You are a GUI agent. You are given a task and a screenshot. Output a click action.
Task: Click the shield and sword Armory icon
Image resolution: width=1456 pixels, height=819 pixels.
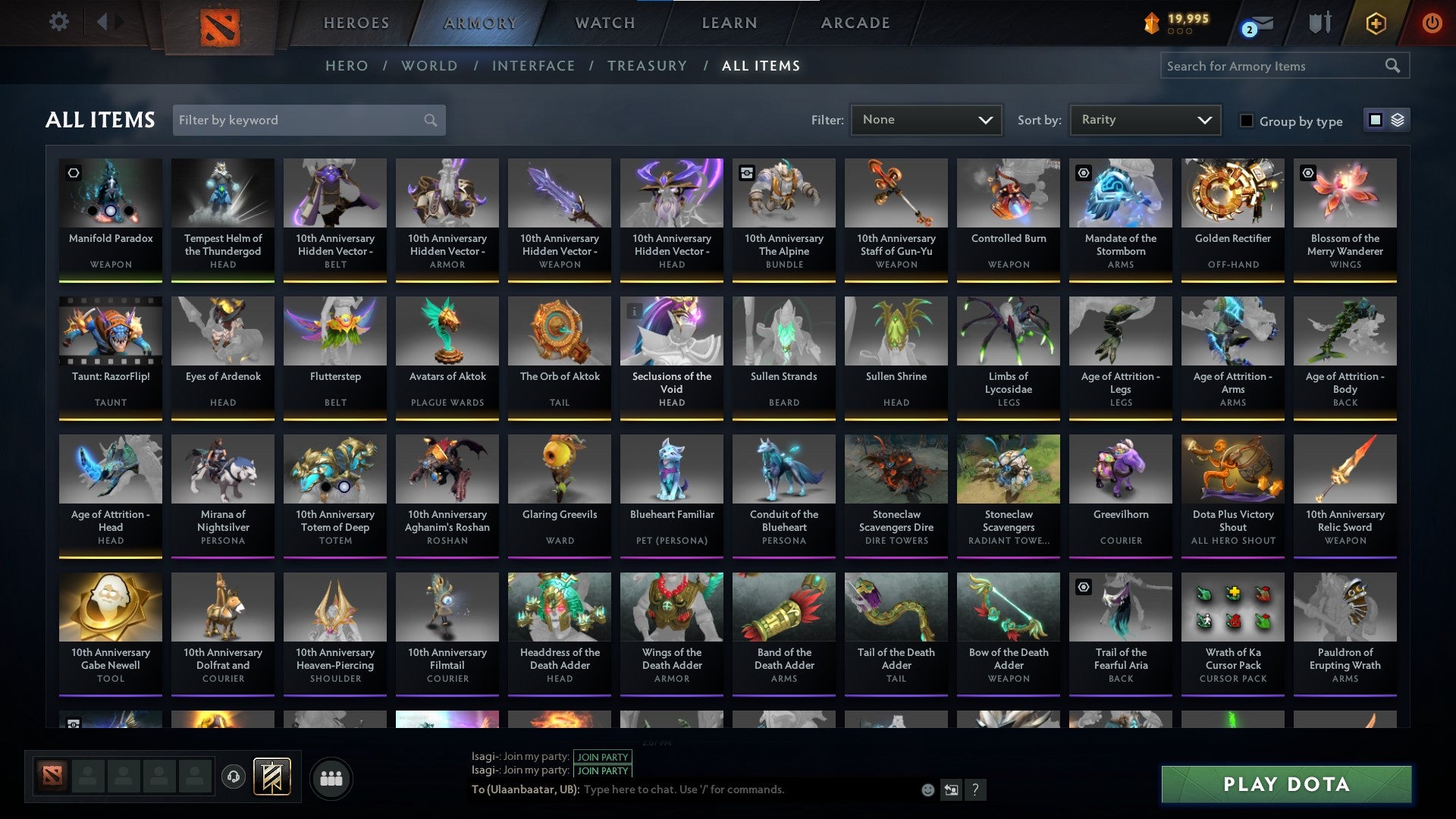(1319, 22)
